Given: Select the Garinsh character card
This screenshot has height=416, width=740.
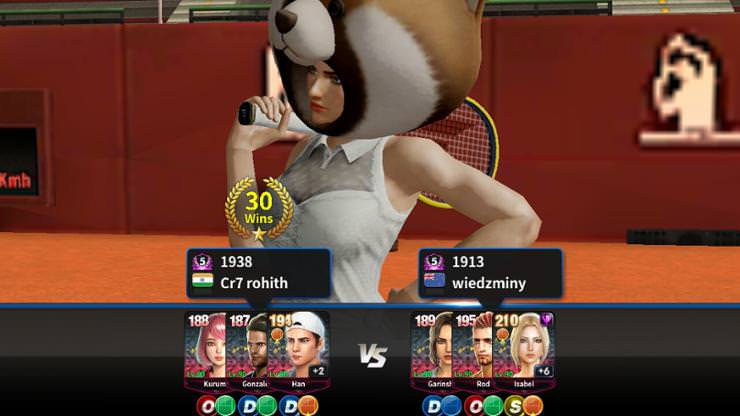Looking at the screenshot, I should [x=431, y=350].
